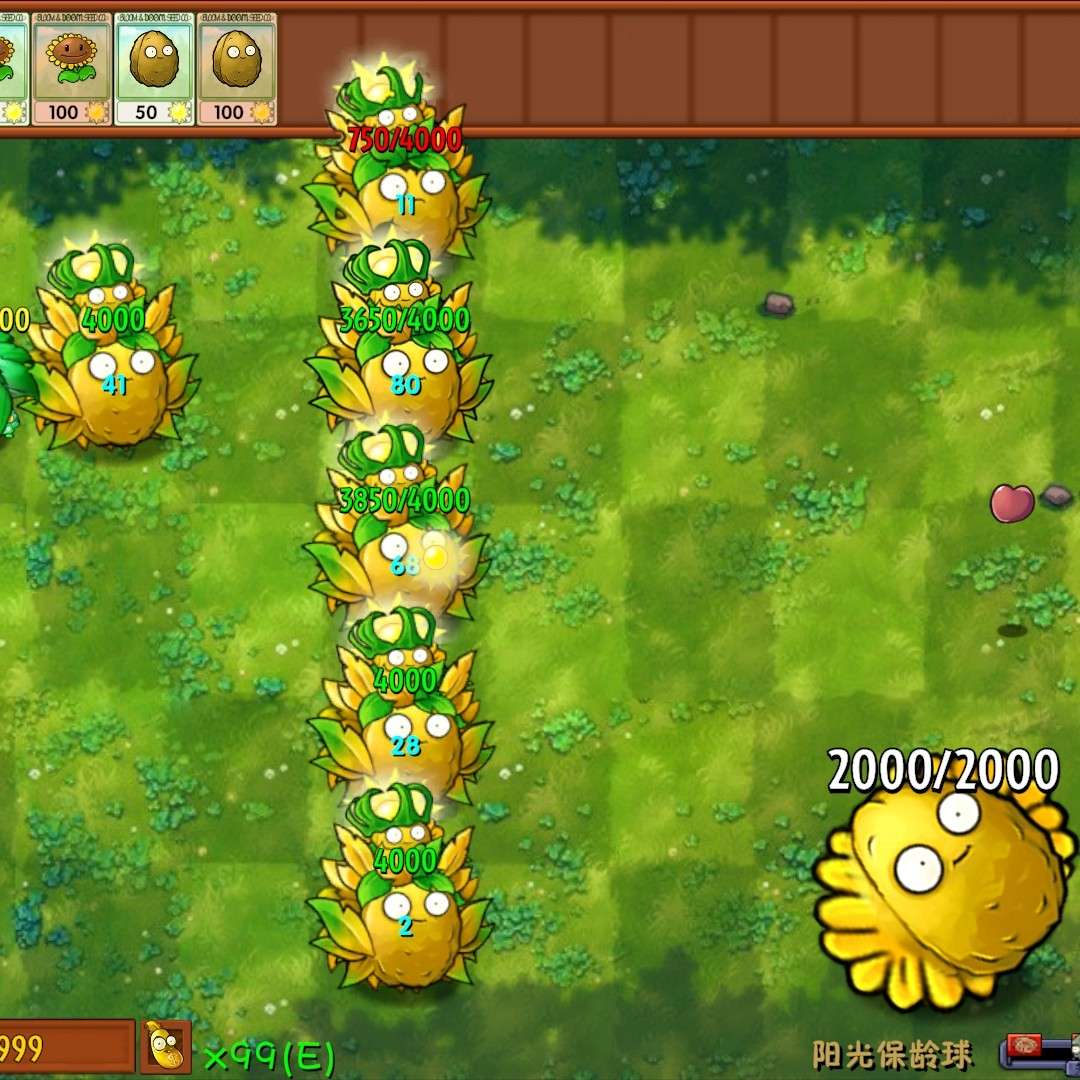The height and width of the screenshot is (1080, 1080).
Task: Activate the golden plant item icon
Action: pyautogui.click(x=166, y=1047)
